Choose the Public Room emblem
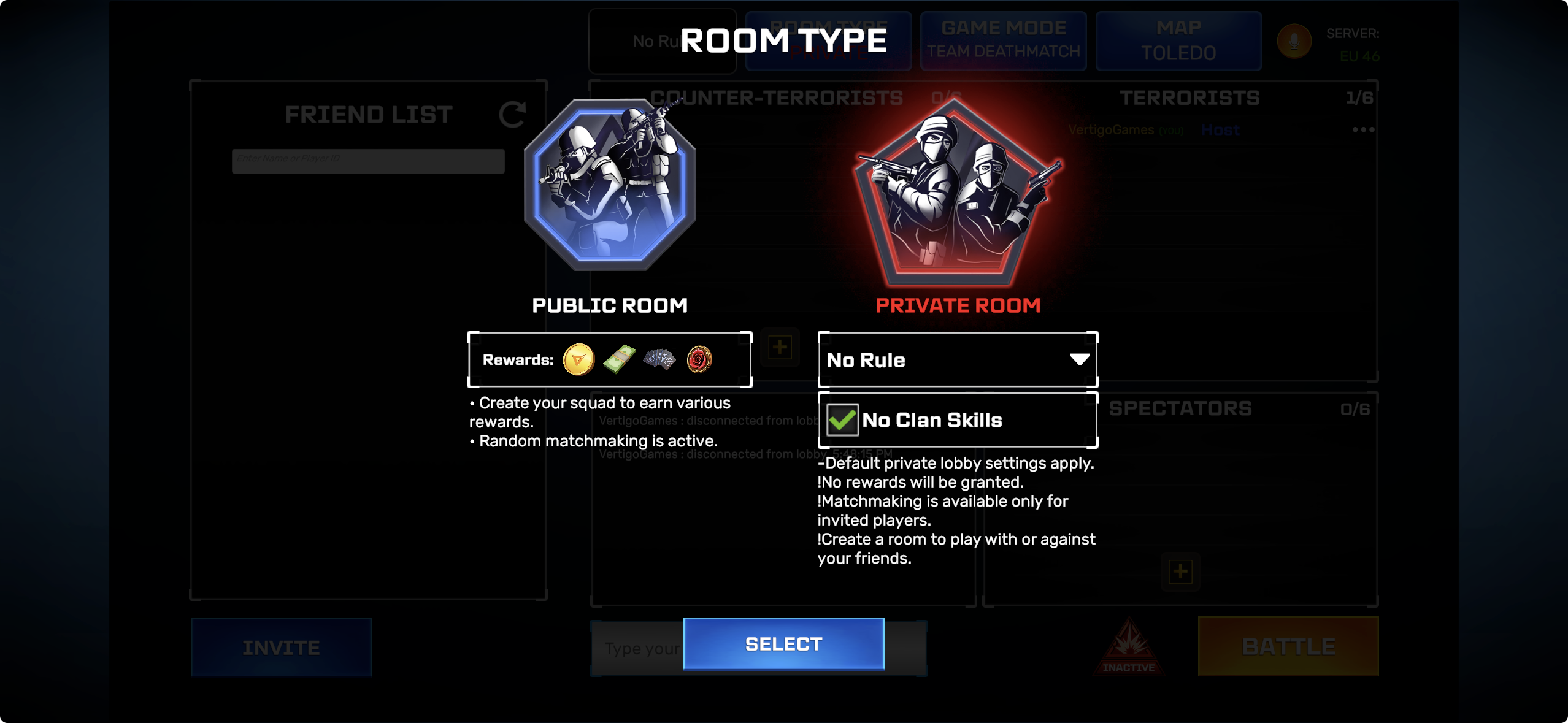Viewport: 1568px width, 723px height. coord(609,185)
